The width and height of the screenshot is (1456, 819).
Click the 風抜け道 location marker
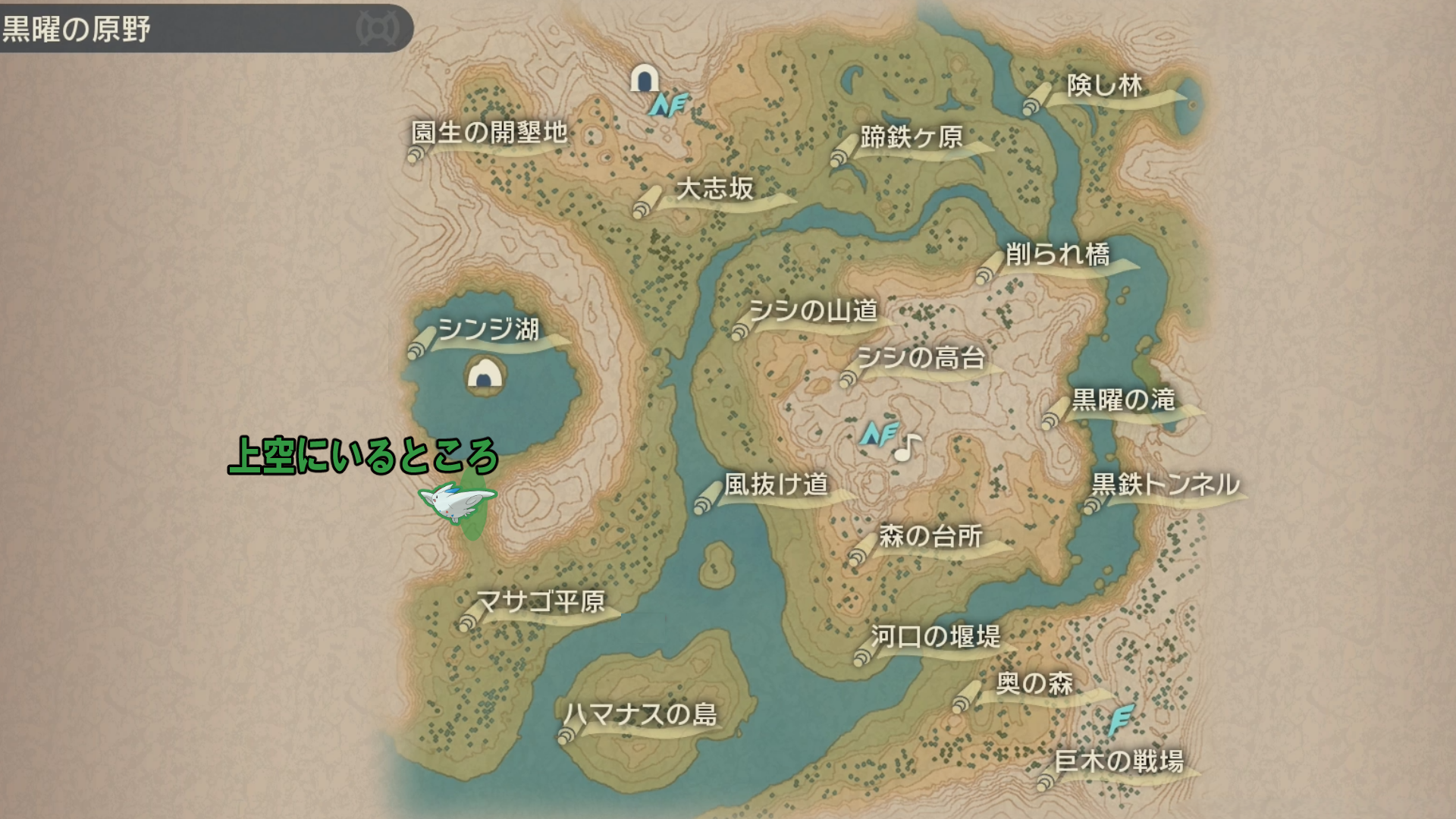(776, 484)
